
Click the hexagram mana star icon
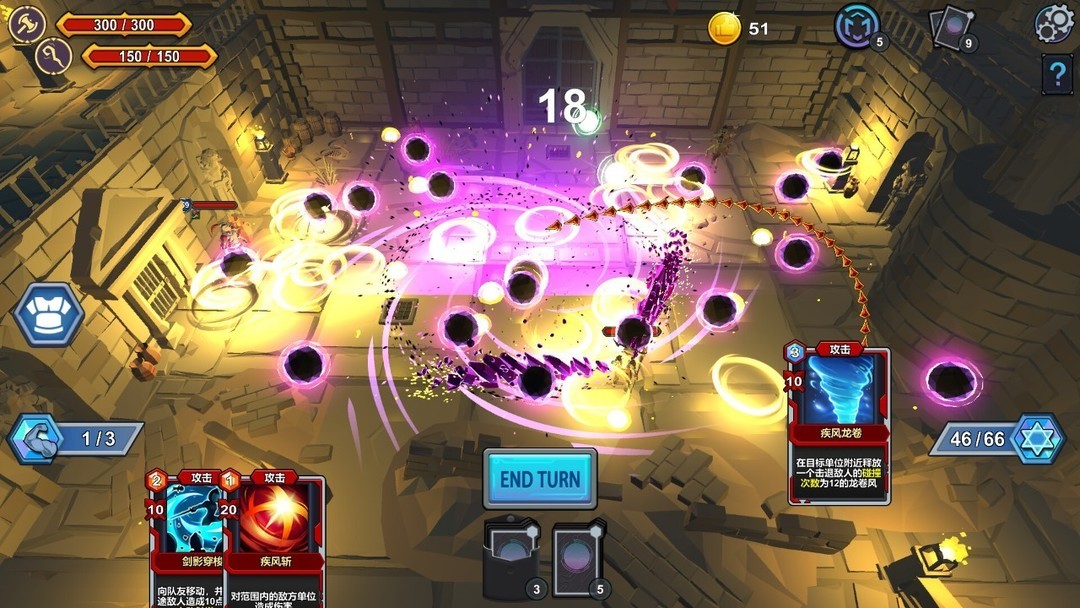click(1035, 439)
